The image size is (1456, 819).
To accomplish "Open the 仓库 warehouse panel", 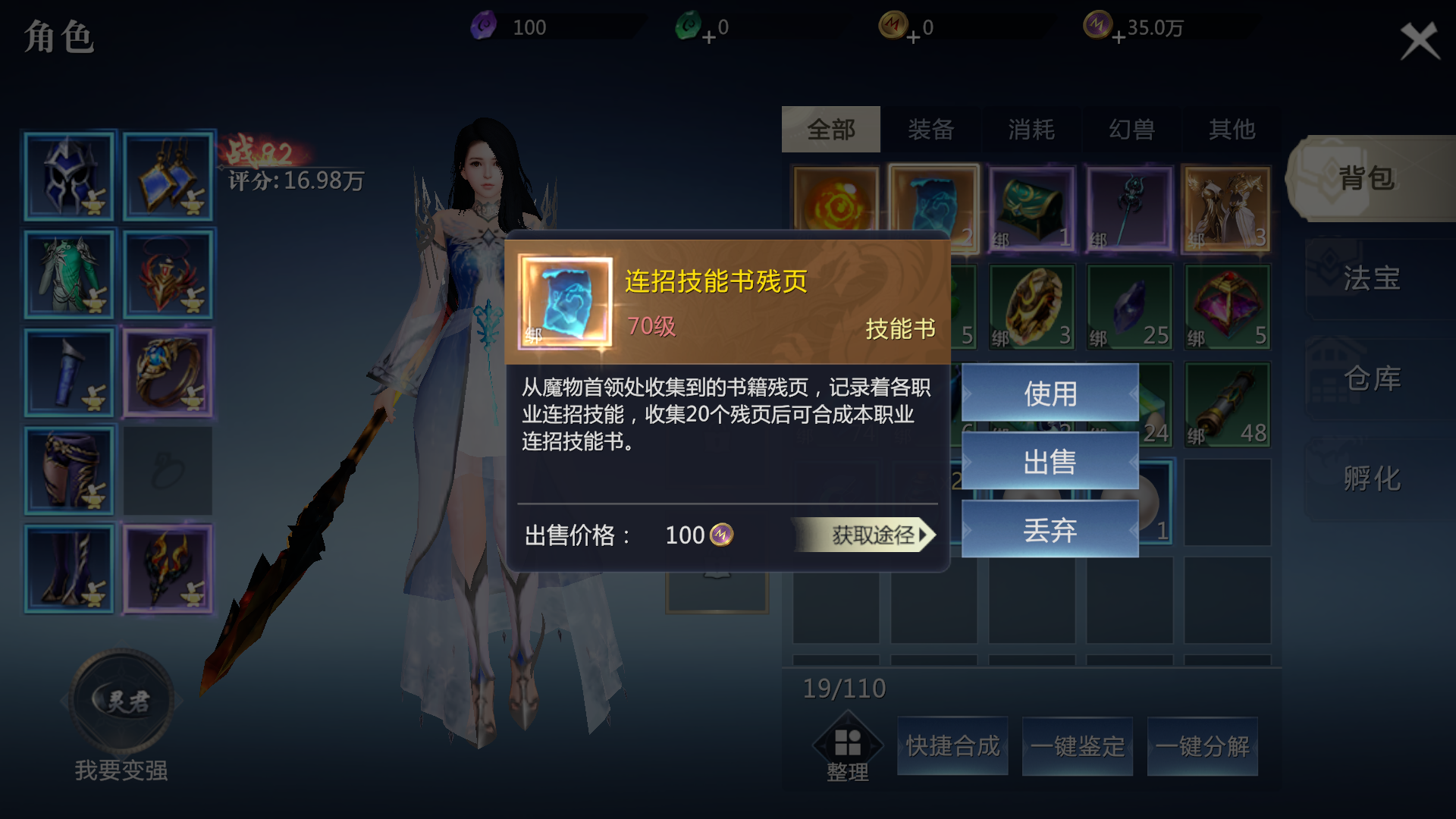I will click(1371, 378).
